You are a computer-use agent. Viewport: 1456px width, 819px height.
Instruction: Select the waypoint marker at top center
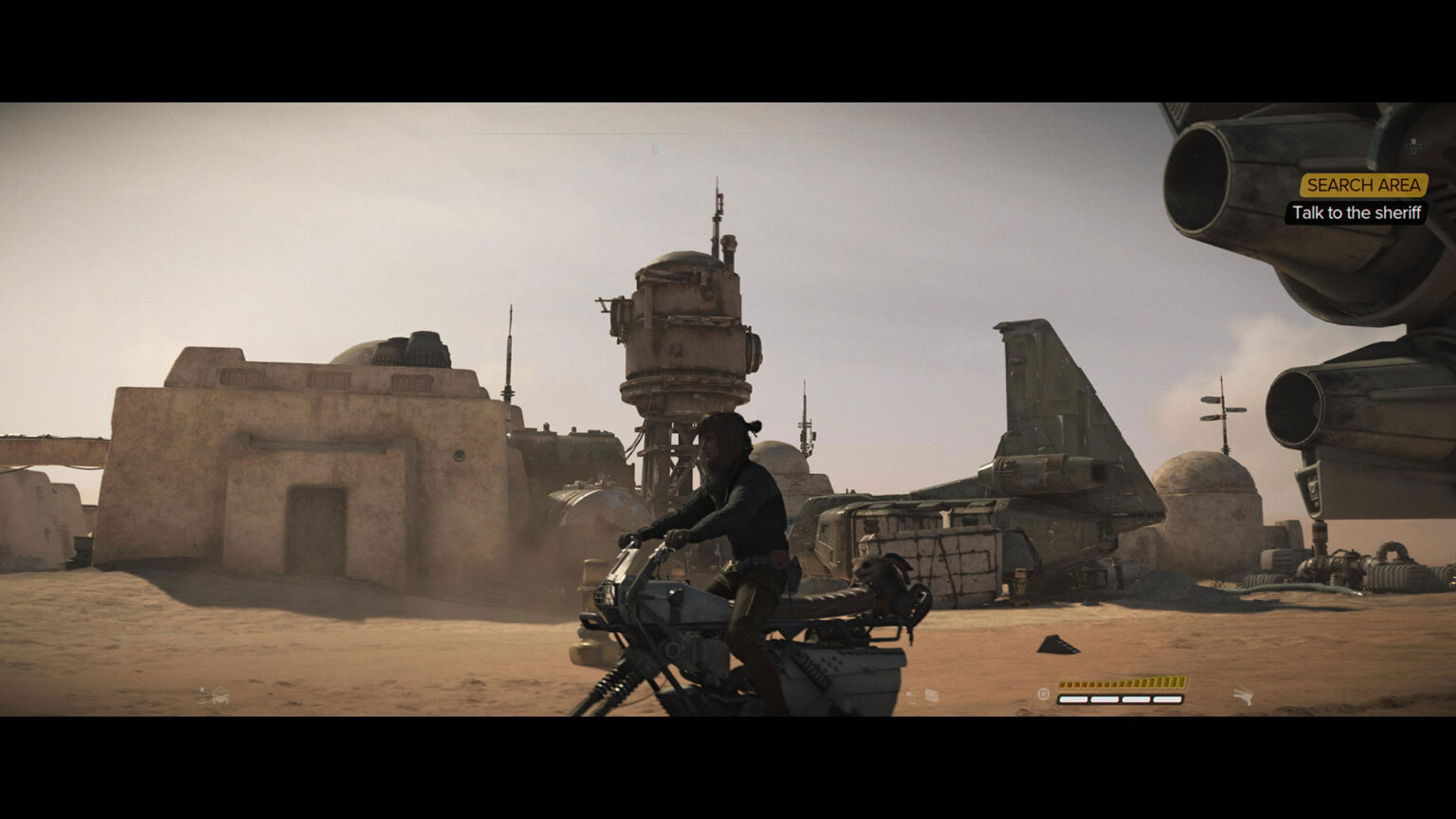654,149
